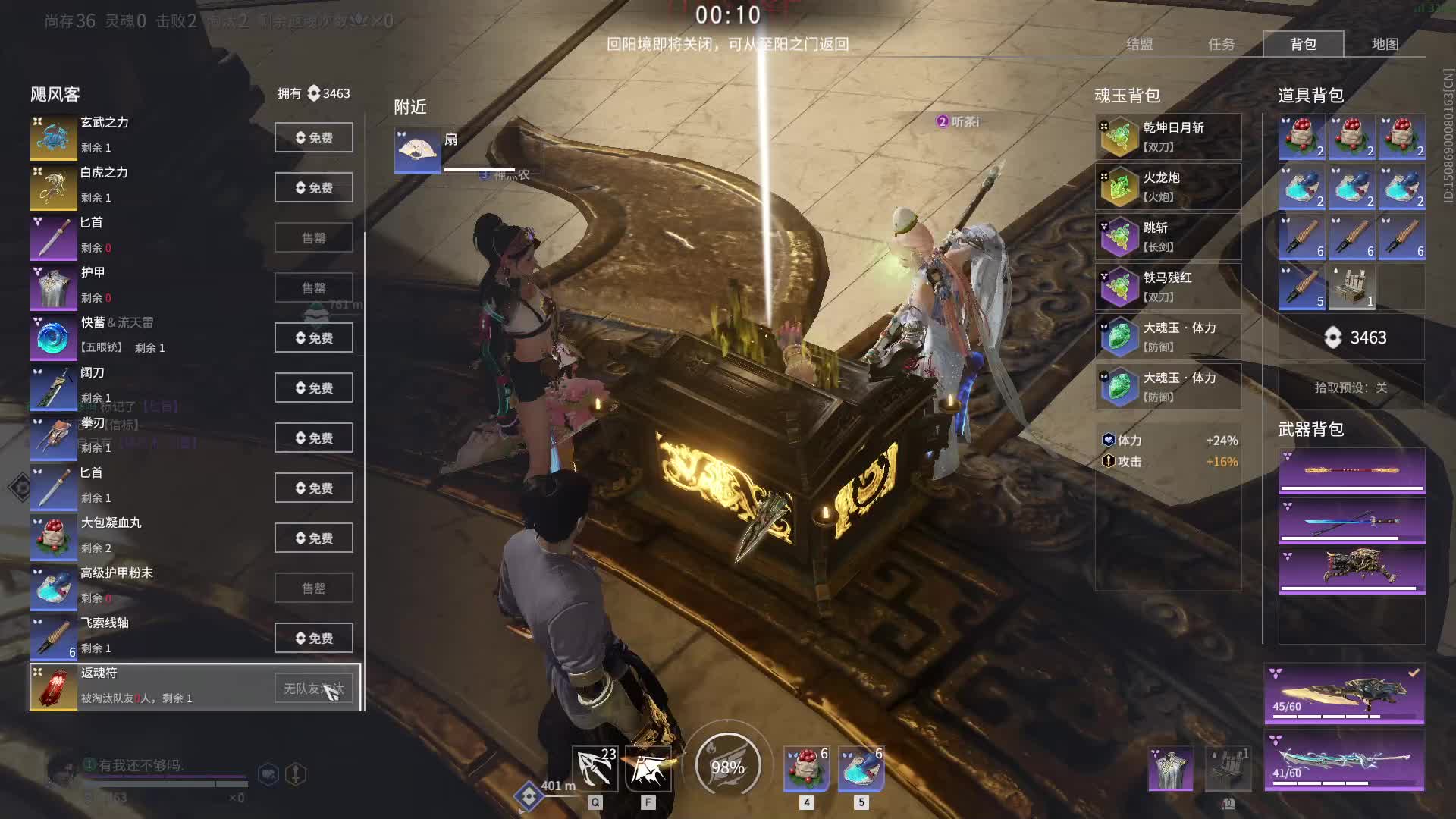The image size is (1456, 819).
Task: Get the free 阔刀 weapon
Action: click(313, 388)
